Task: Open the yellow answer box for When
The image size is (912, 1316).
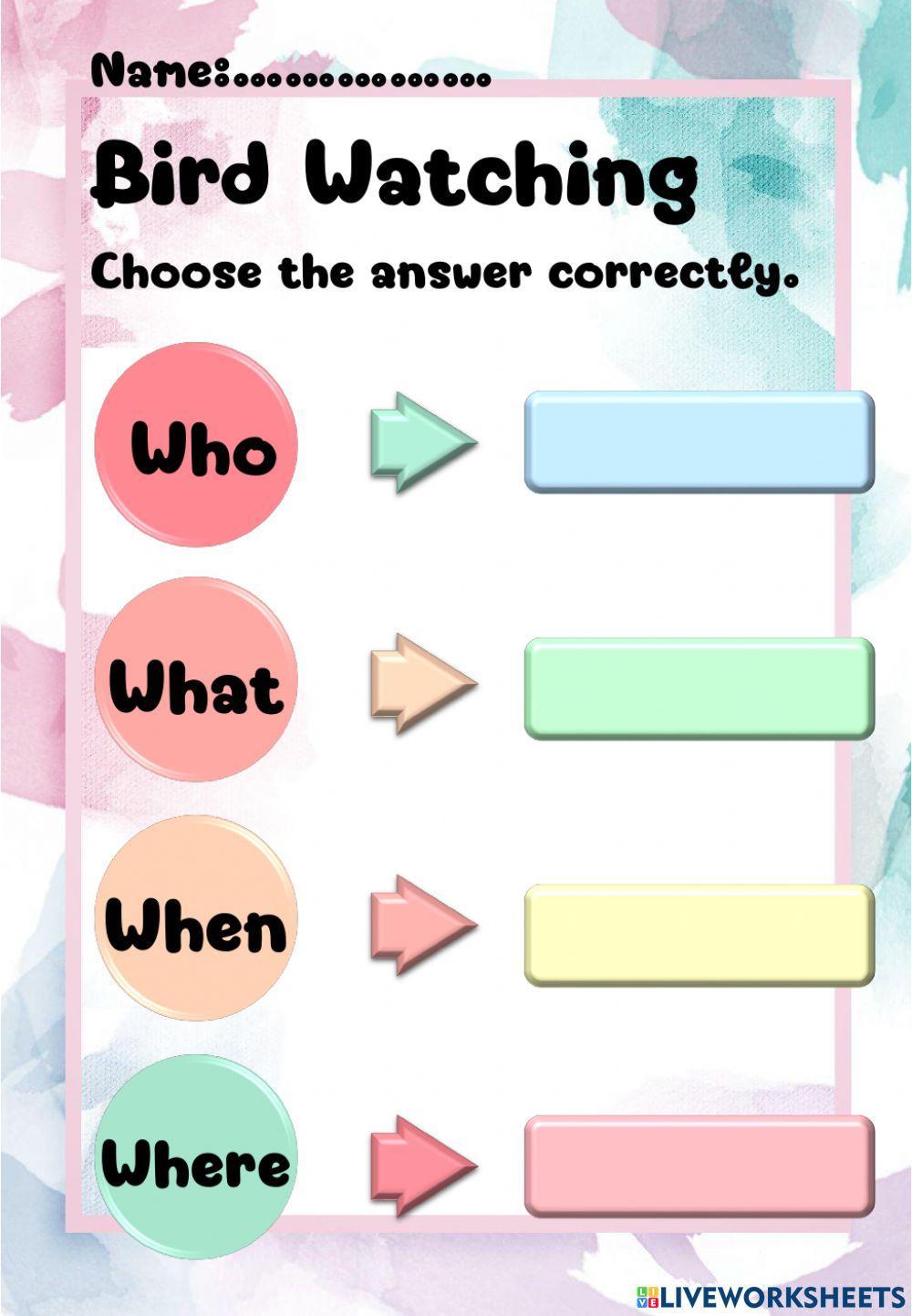Action: (700, 935)
